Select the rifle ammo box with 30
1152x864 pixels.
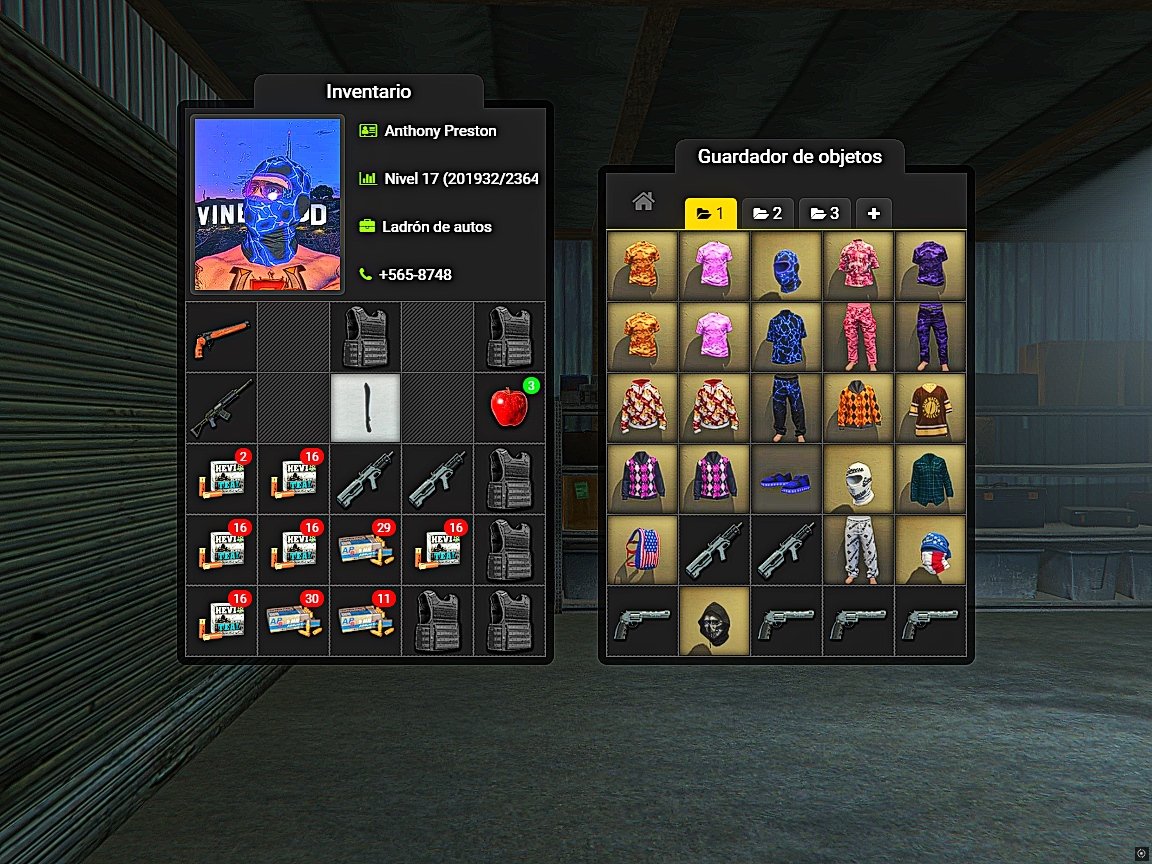click(x=294, y=621)
